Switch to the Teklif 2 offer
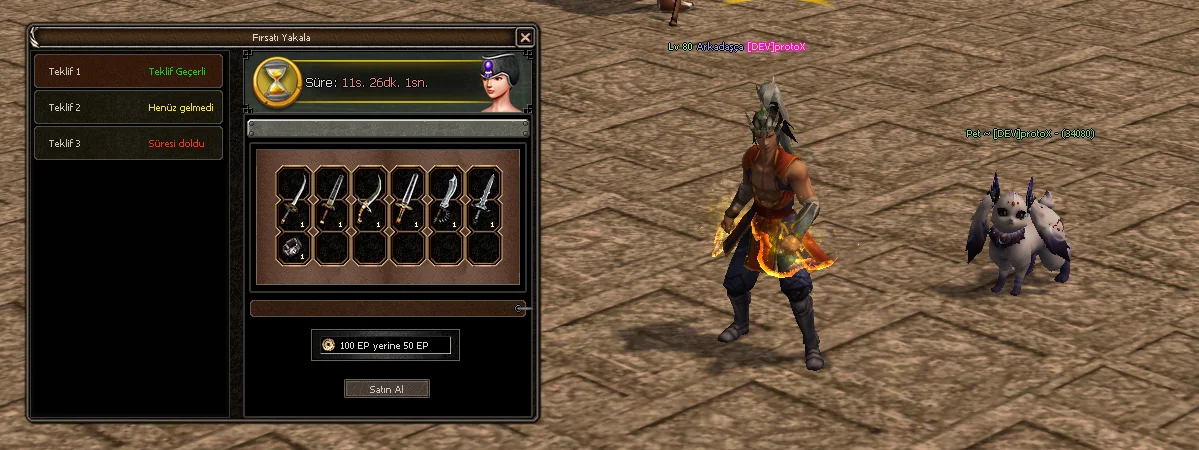 click(128, 107)
